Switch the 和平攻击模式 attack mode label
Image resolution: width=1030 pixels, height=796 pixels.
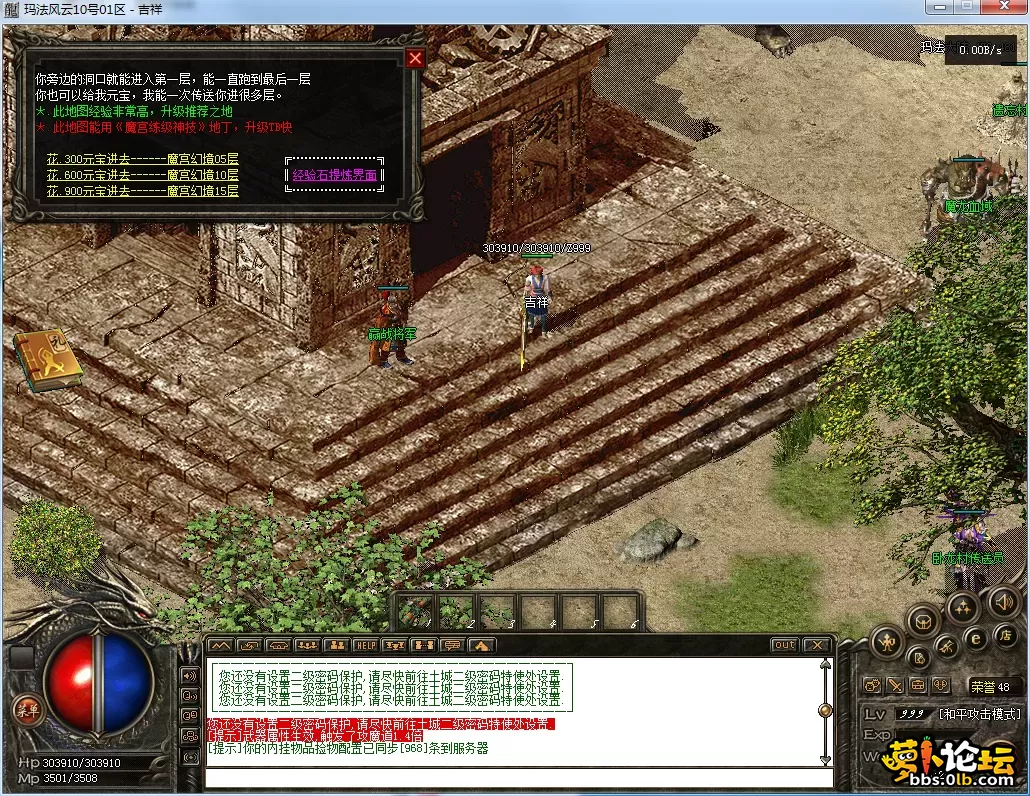point(980,714)
